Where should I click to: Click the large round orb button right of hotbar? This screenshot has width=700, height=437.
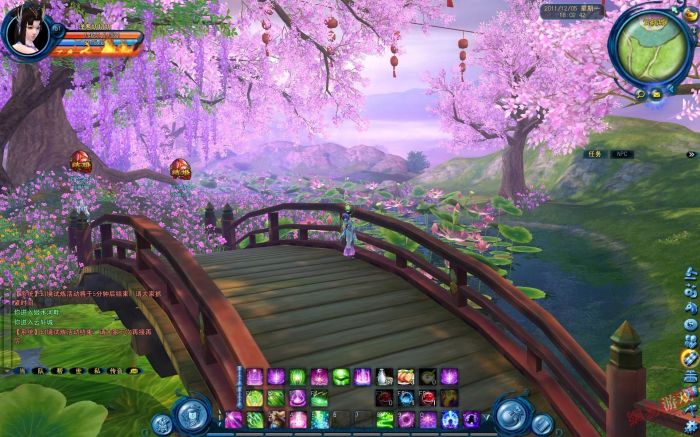512,413
